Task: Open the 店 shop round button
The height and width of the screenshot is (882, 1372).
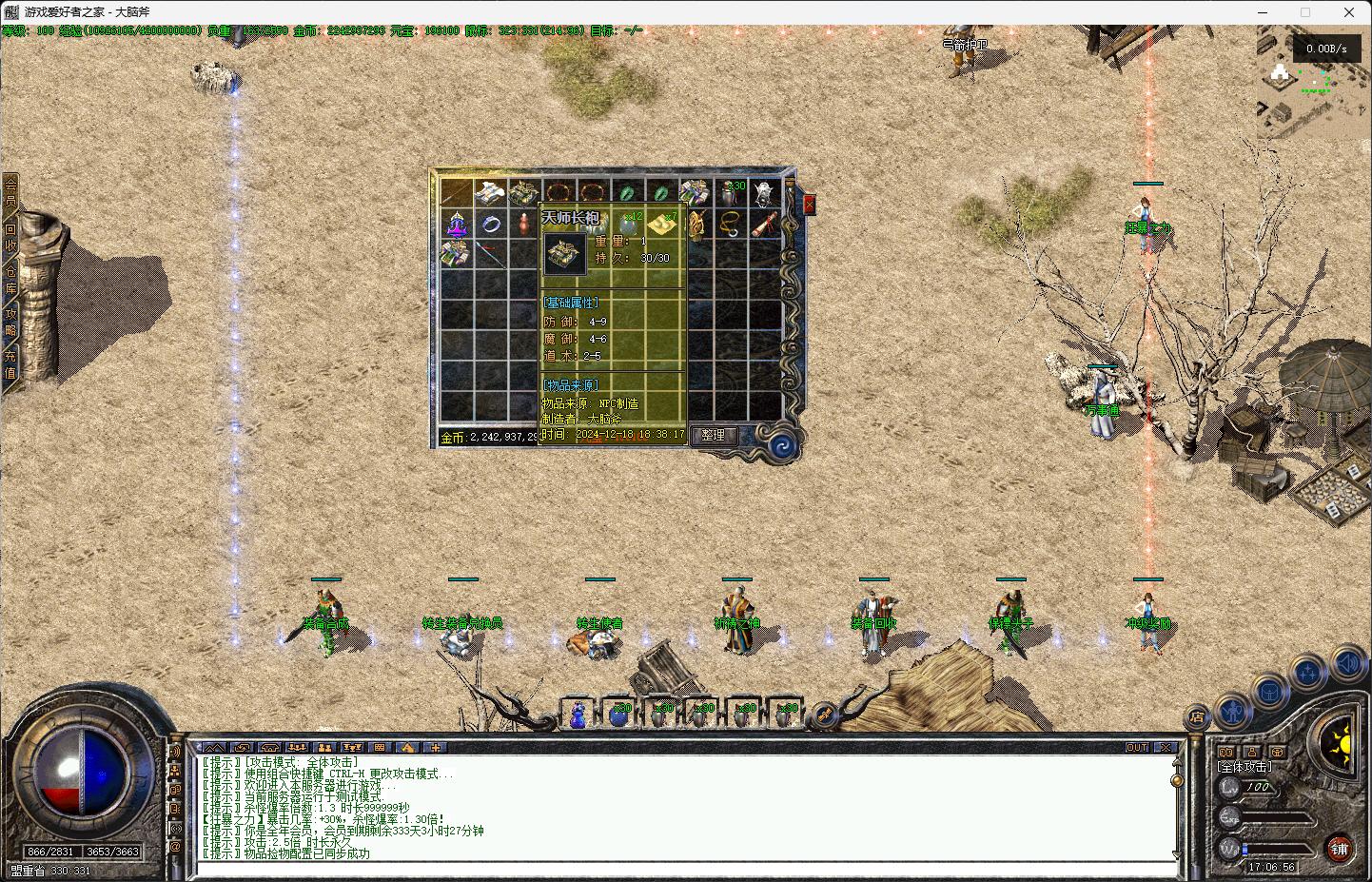Action: pyautogui.click(x=1198, y=718)
